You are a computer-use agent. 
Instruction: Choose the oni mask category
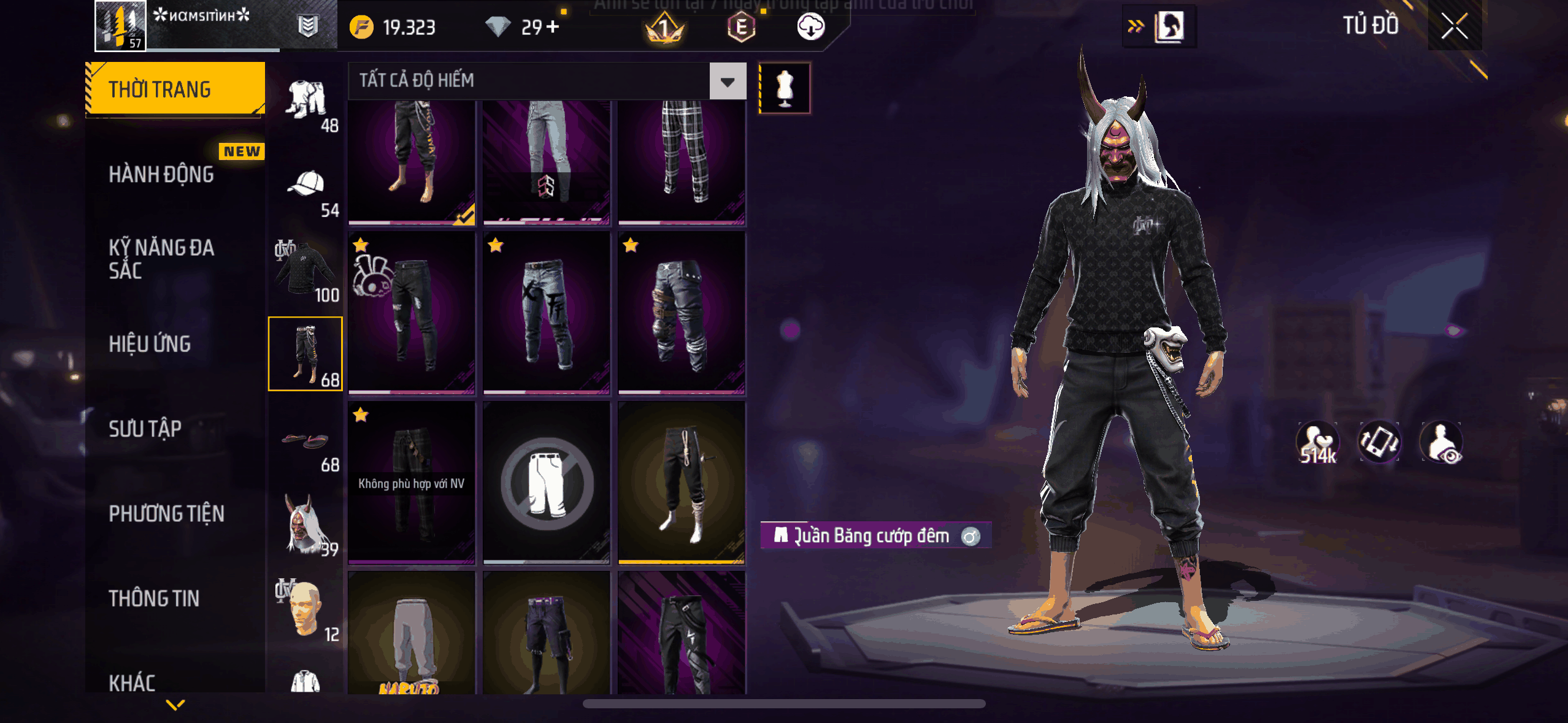pyautogui.click(x=306, y=524)
